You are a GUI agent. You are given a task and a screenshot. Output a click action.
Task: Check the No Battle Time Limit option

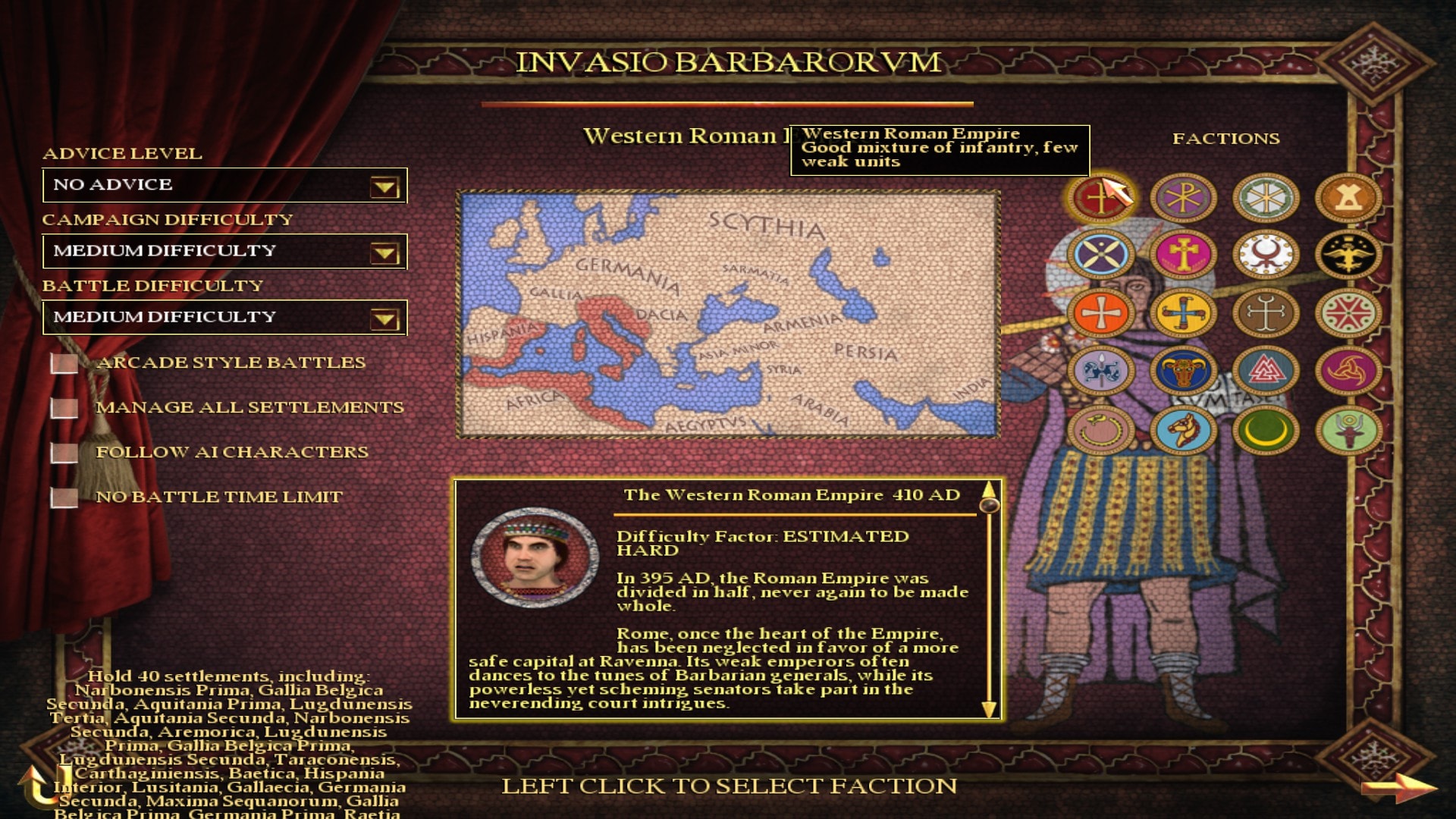tap(64, 497)
